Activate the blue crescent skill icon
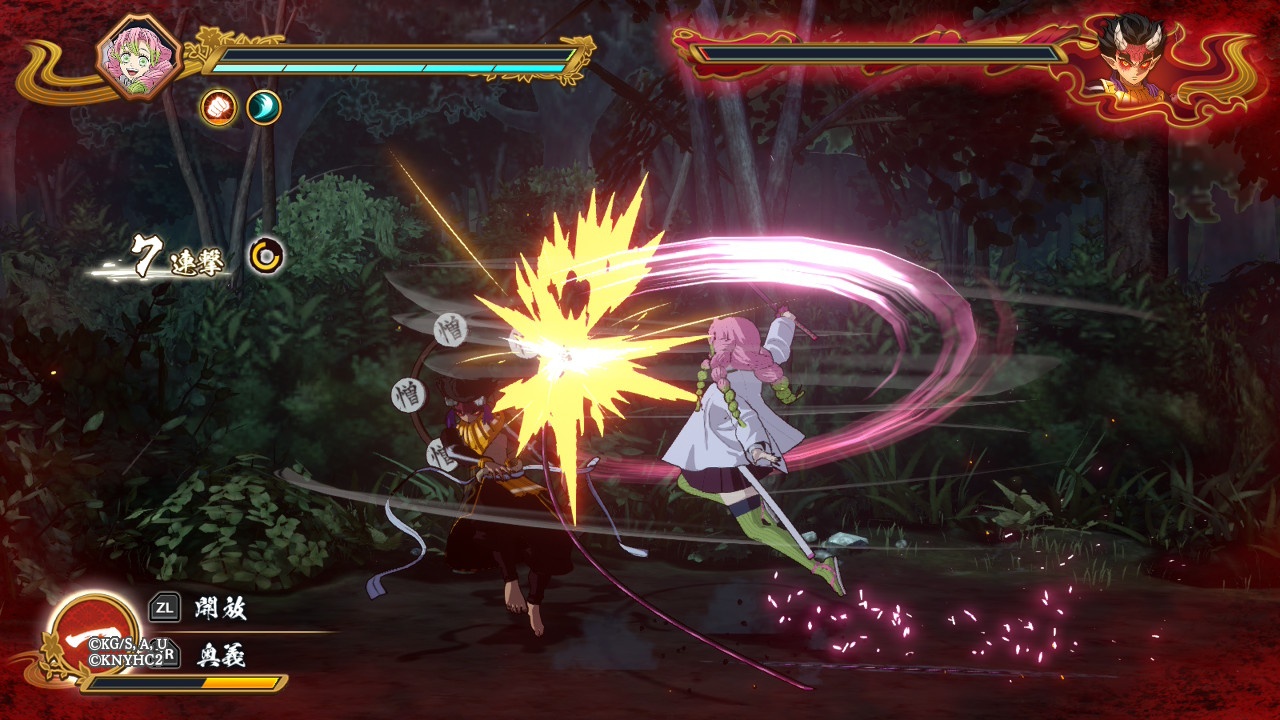1280x720 pixels. [x=264, y=107]
